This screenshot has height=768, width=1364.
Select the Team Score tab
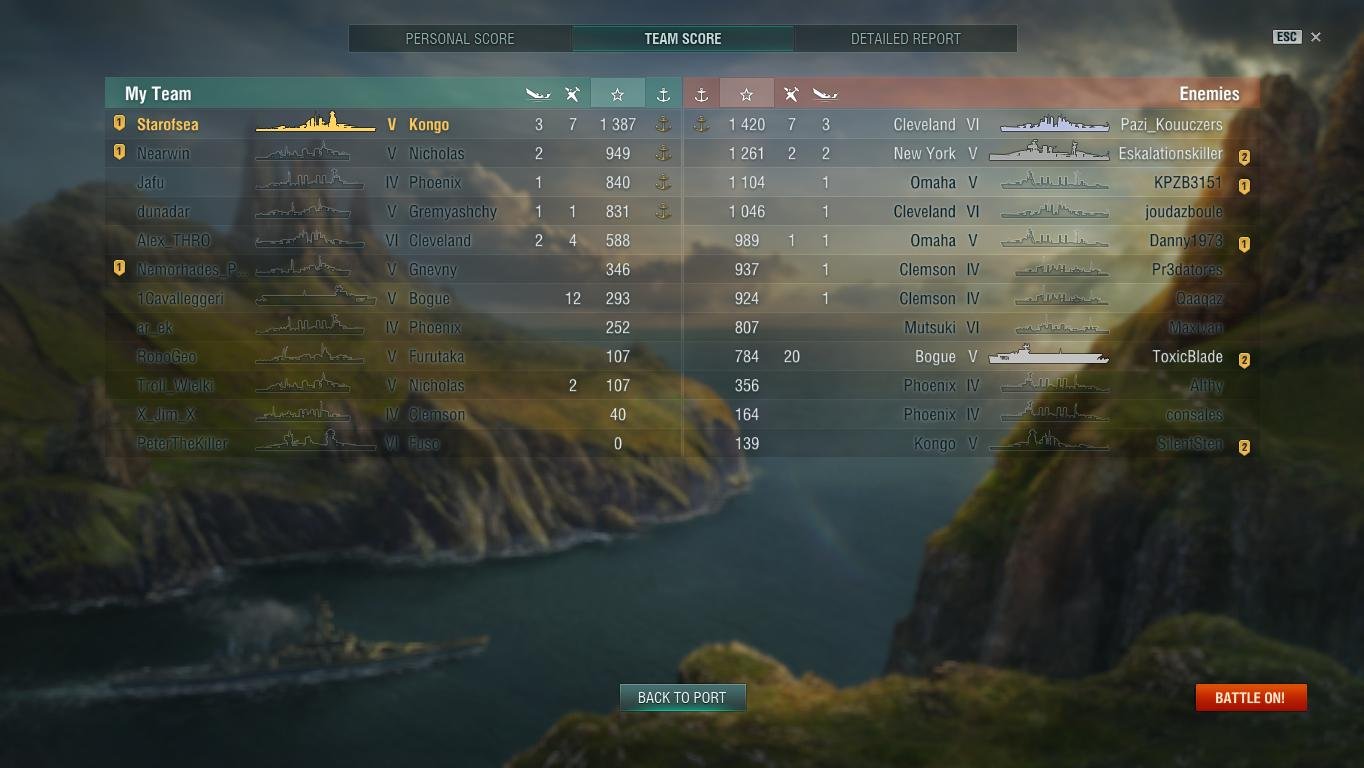pyautogui.click(x=683, y=38)
